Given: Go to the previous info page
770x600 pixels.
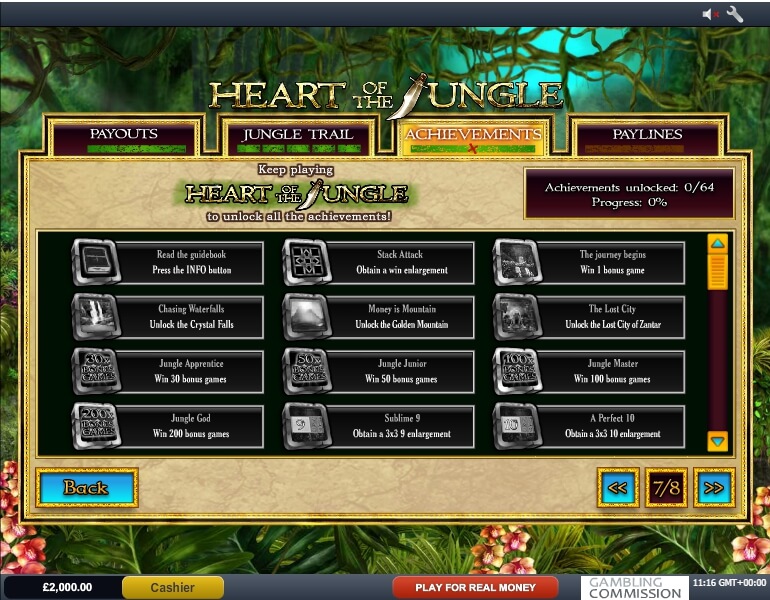Looking at the screenshot, I should click(x=618, y=488).
